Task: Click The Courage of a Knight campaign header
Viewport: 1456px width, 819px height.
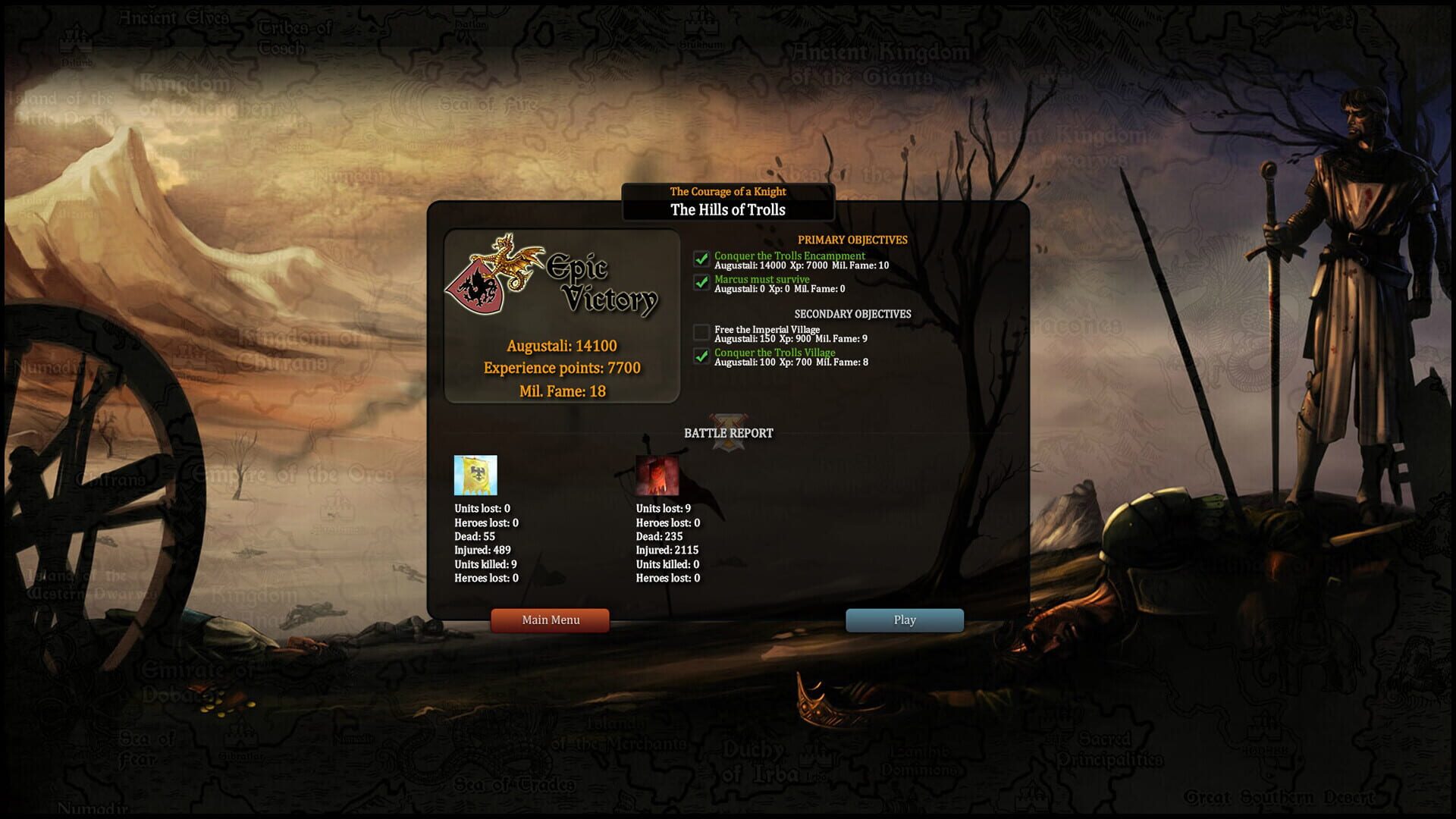Action: (x=727, y=191)
